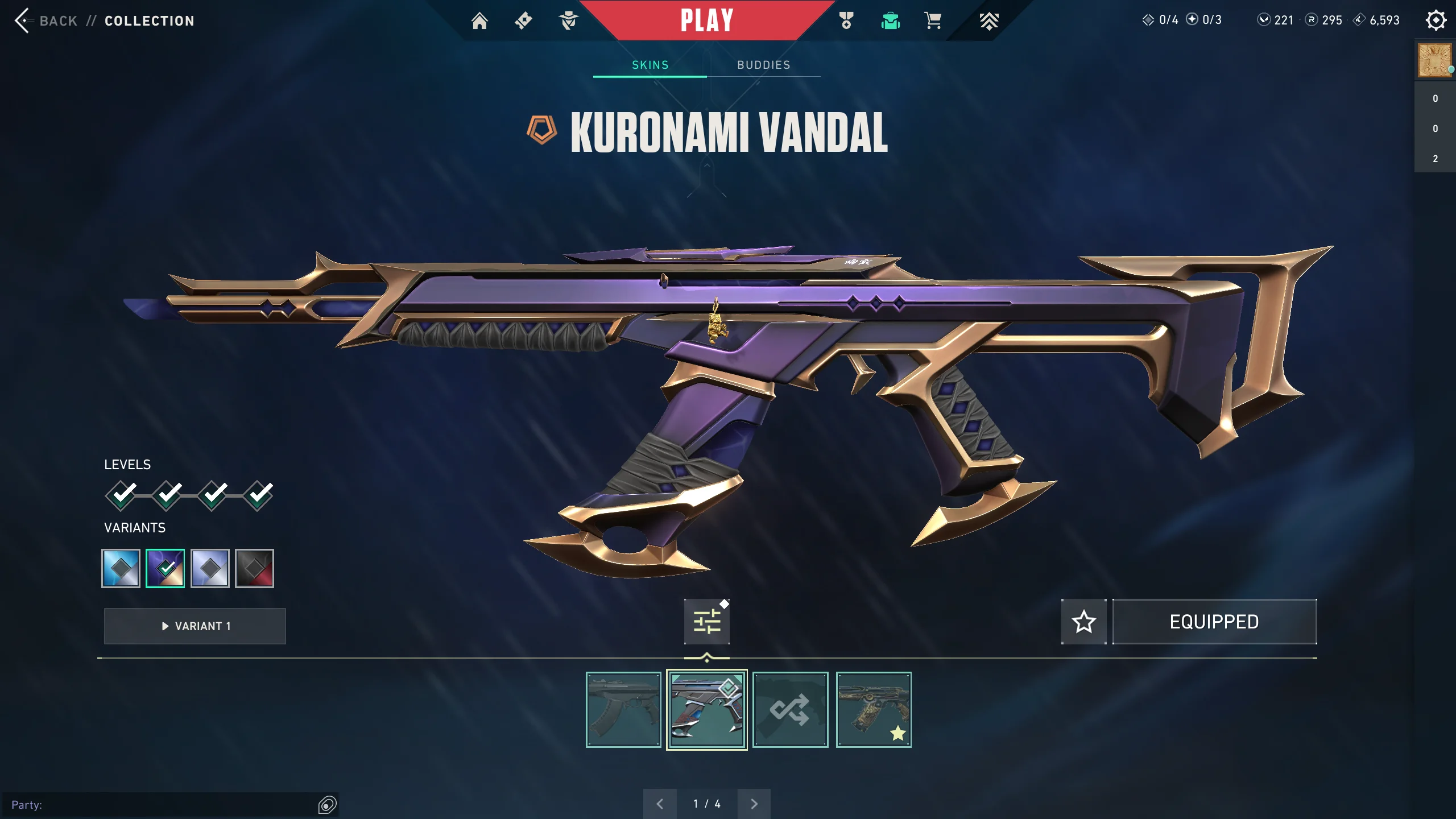The image size is (1456, 819).
Task: Open the collection briefcase icon
Action: pyautogui.click(x=890, y=21)
